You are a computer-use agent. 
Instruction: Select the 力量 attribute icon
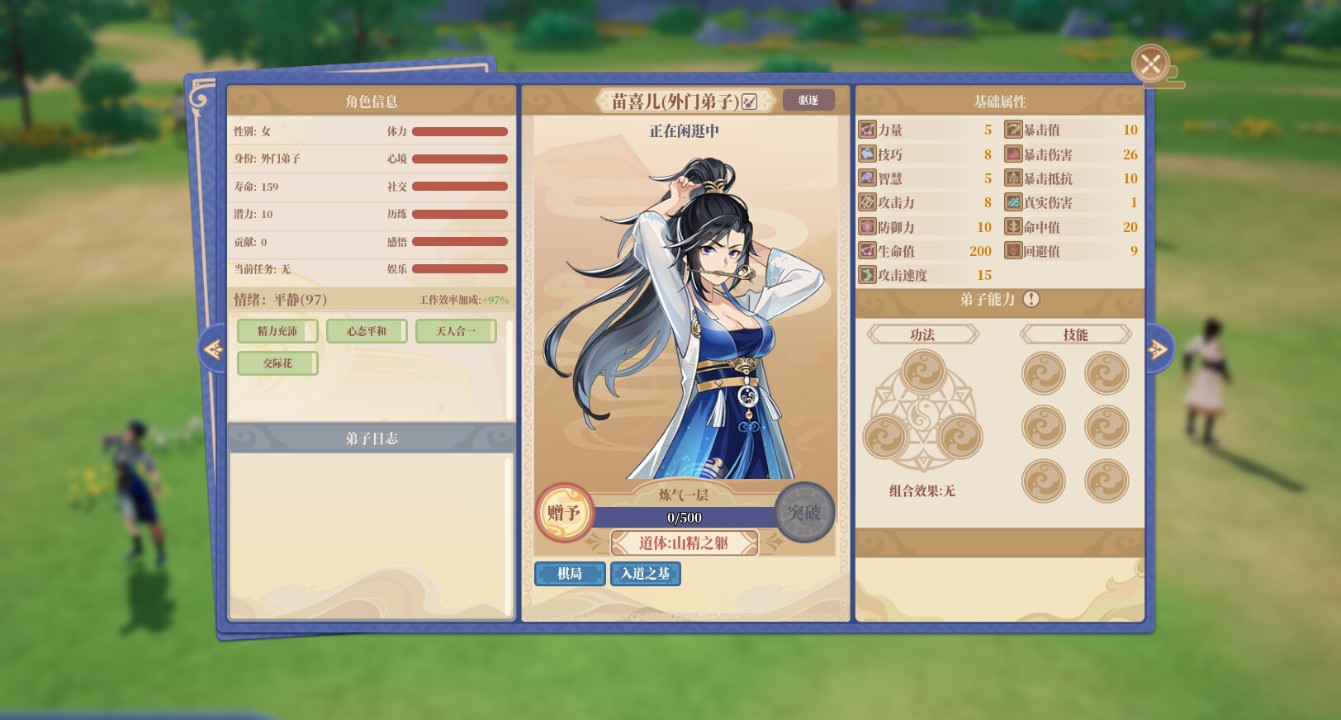(x=866, y=128)
